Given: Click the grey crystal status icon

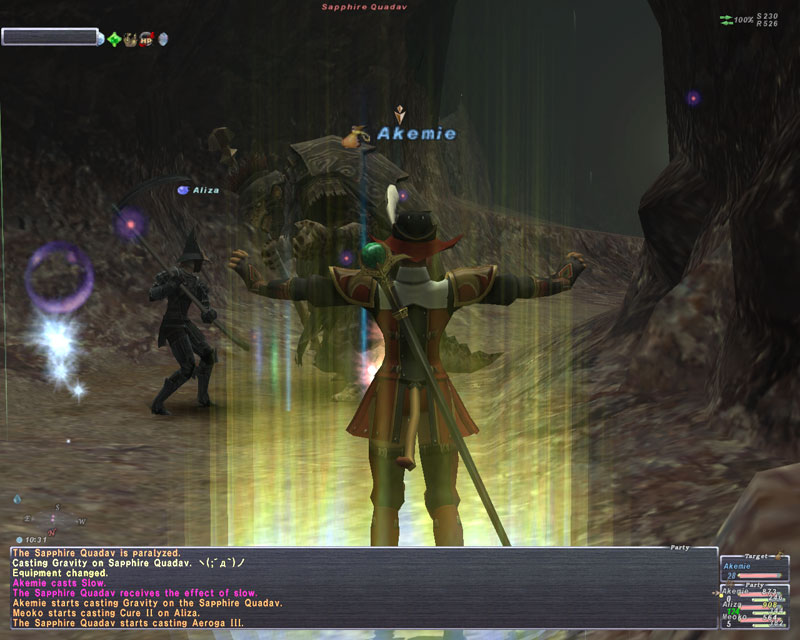Looking at the screenshot, I should (163, 39).
